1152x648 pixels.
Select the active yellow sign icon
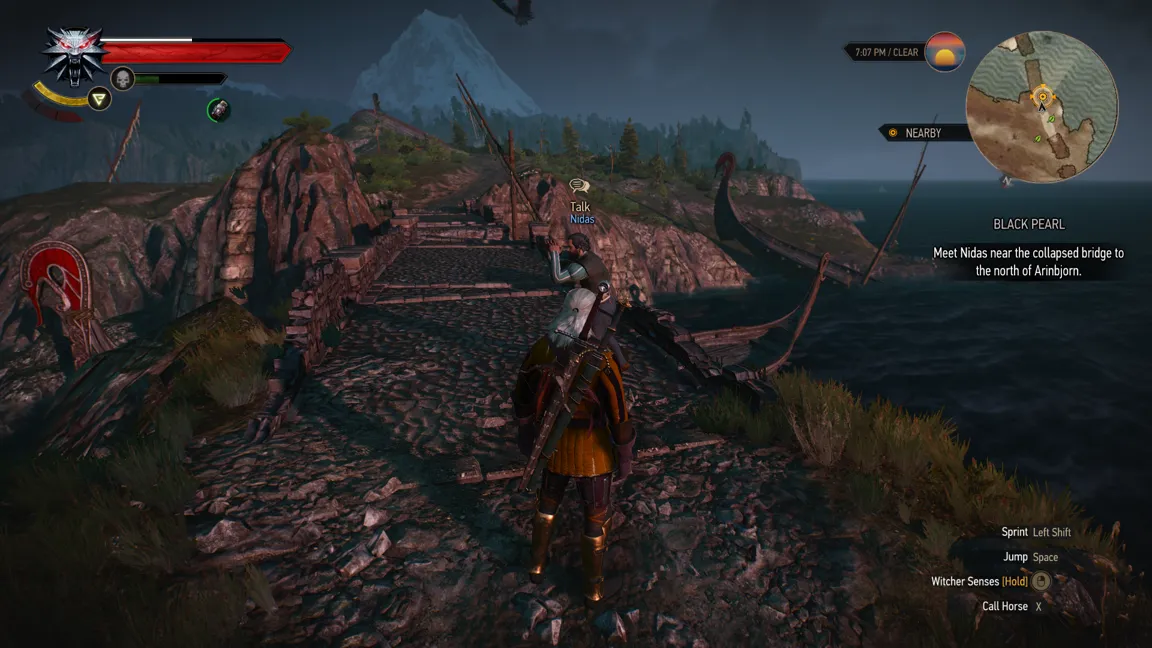99,98
